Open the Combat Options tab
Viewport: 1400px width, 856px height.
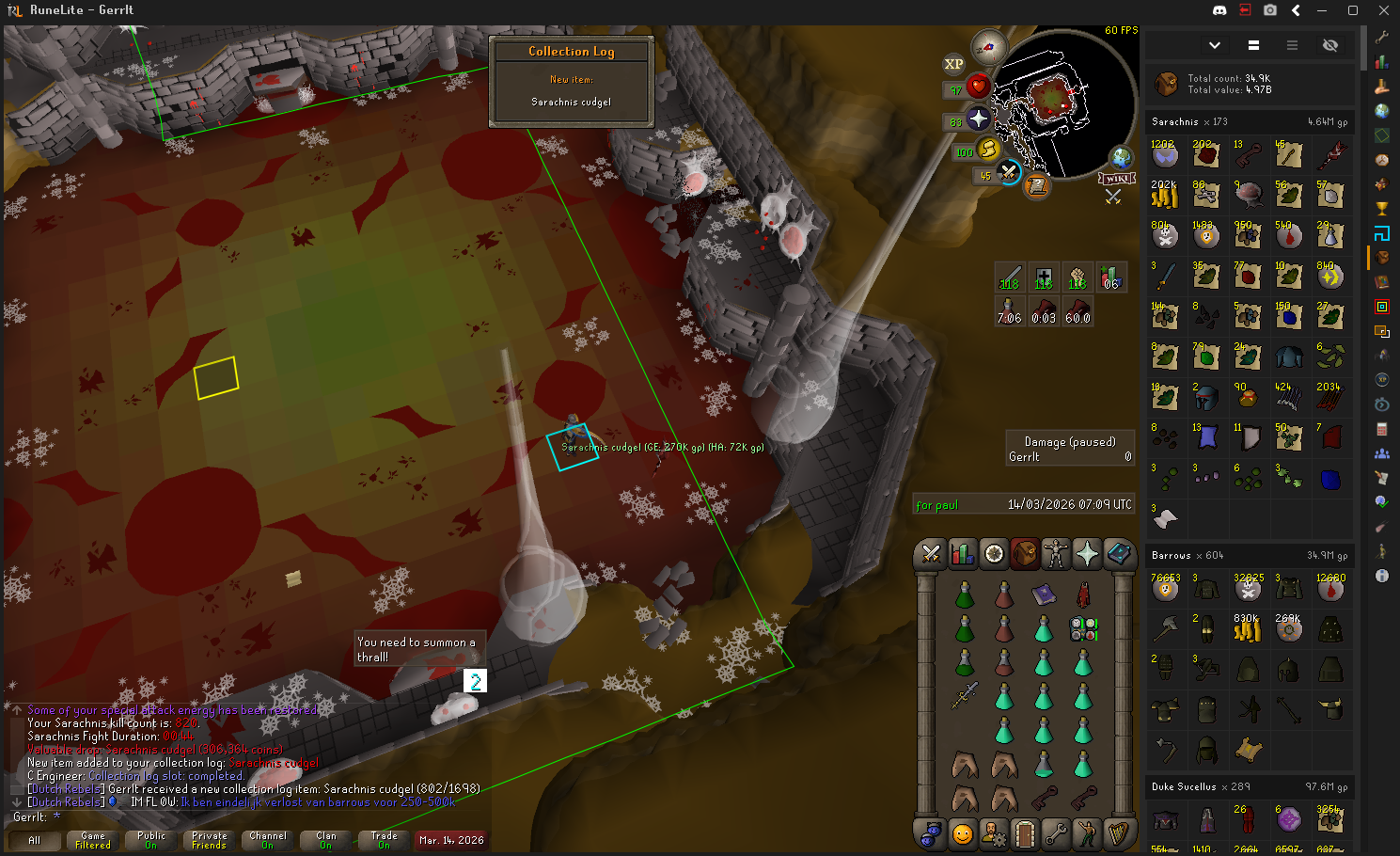pos(931,554)
